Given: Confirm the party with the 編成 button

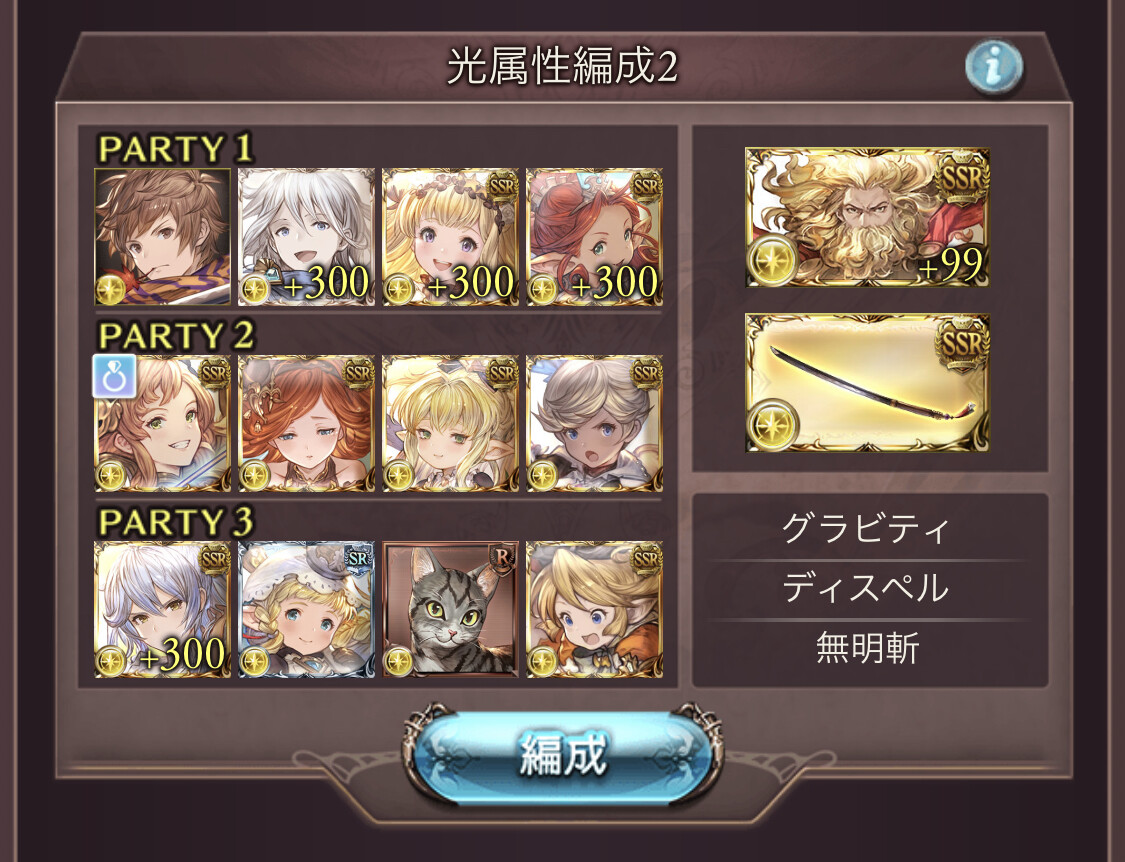Looking at the screenshot, I should (x=562, y=756).
